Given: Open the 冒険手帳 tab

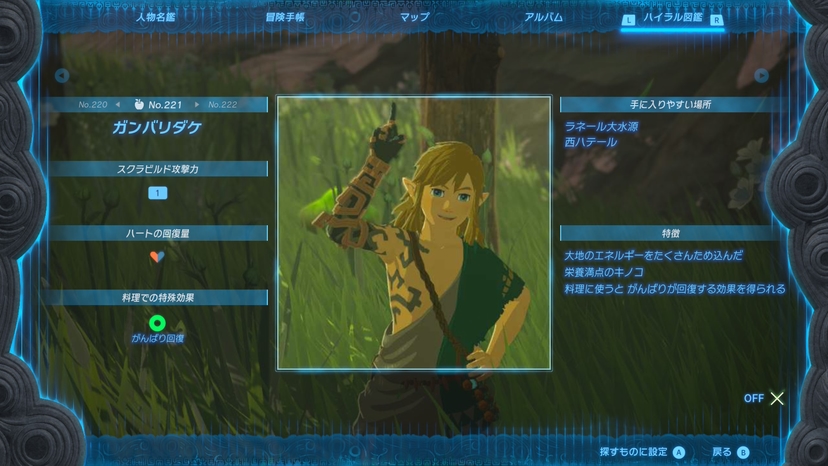Looking at the screenshot, I should coord(285,17).
